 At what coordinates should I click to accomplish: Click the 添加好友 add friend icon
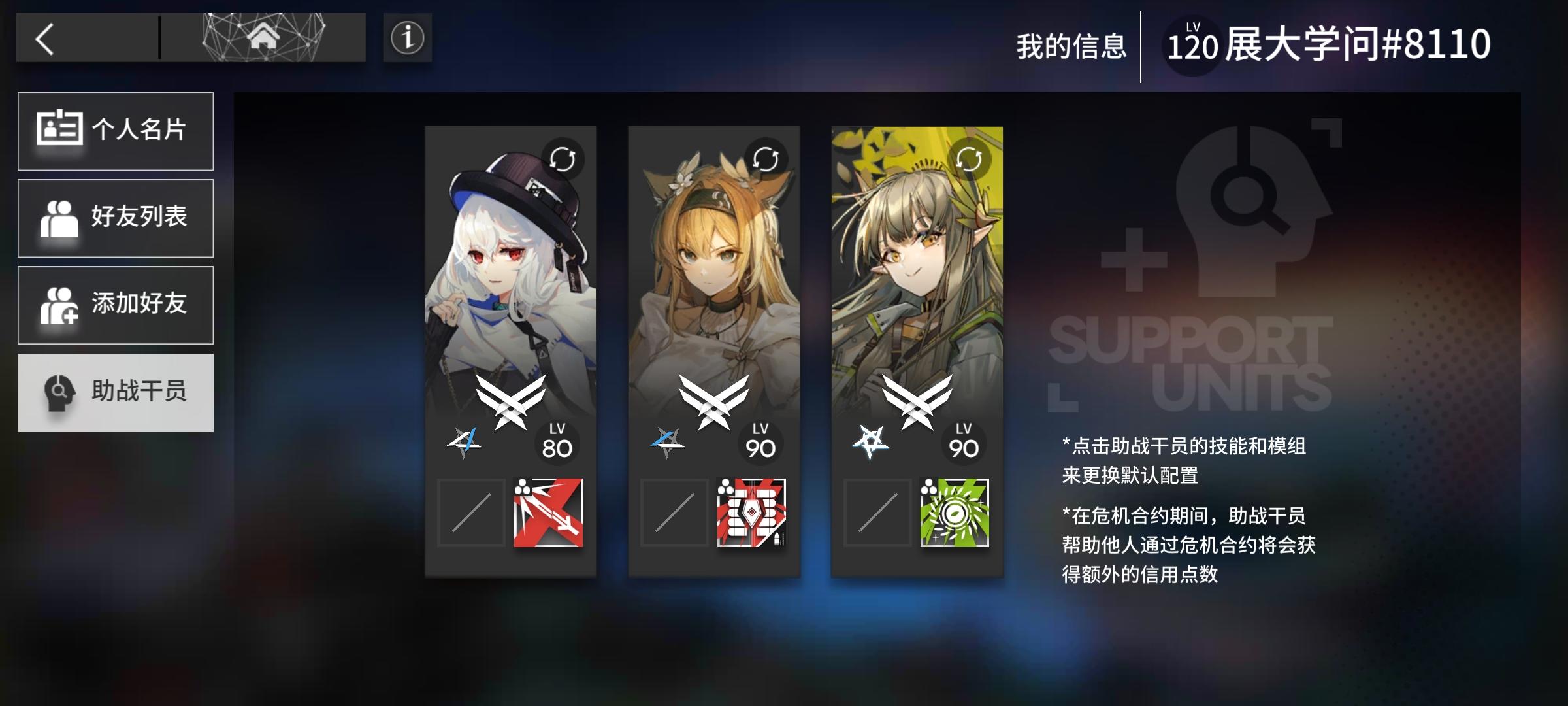point(59,305)
